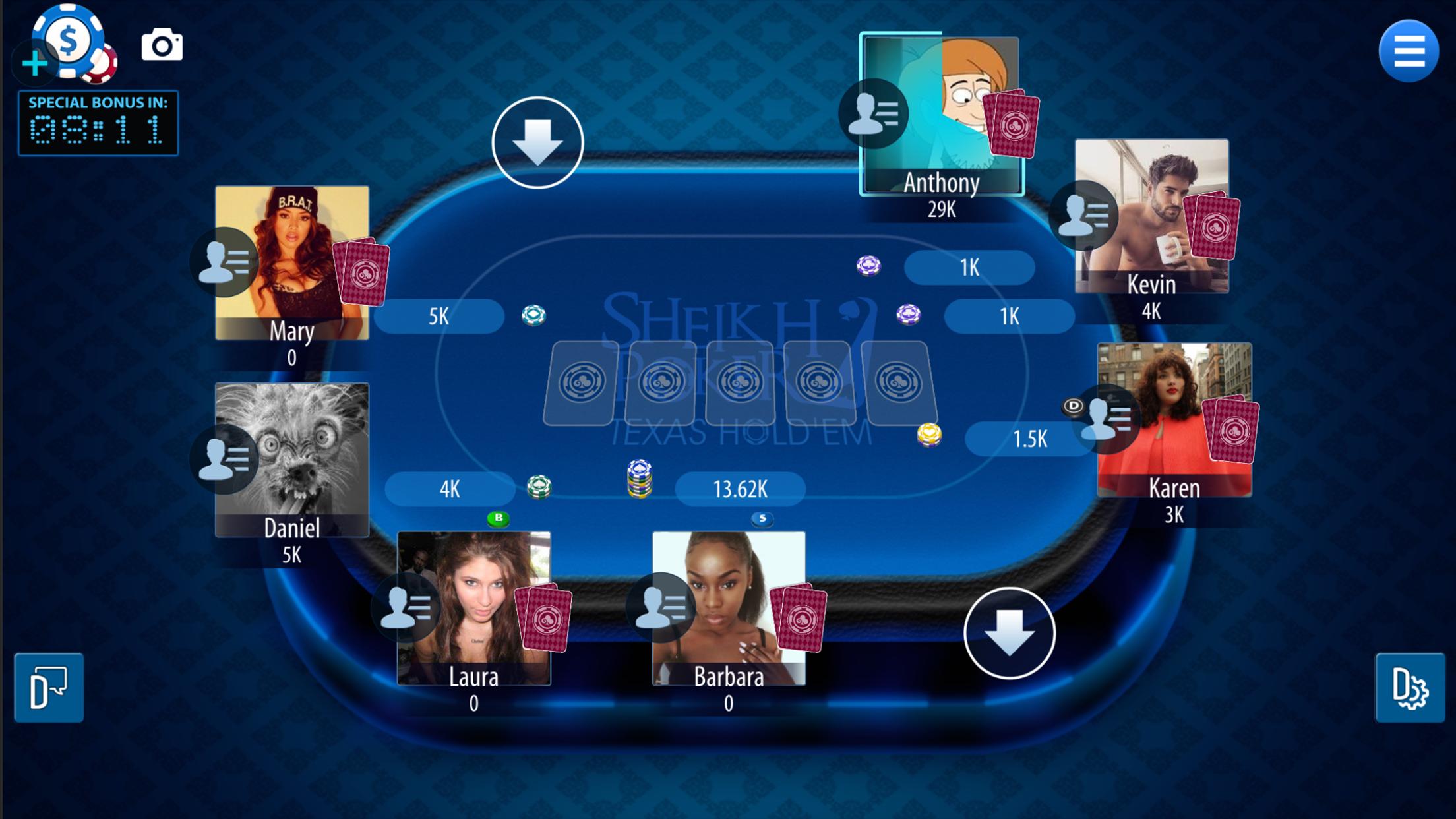Click the big blind badge above Laura
Screen dimensions: 1456x819
[x=499, y=519]
